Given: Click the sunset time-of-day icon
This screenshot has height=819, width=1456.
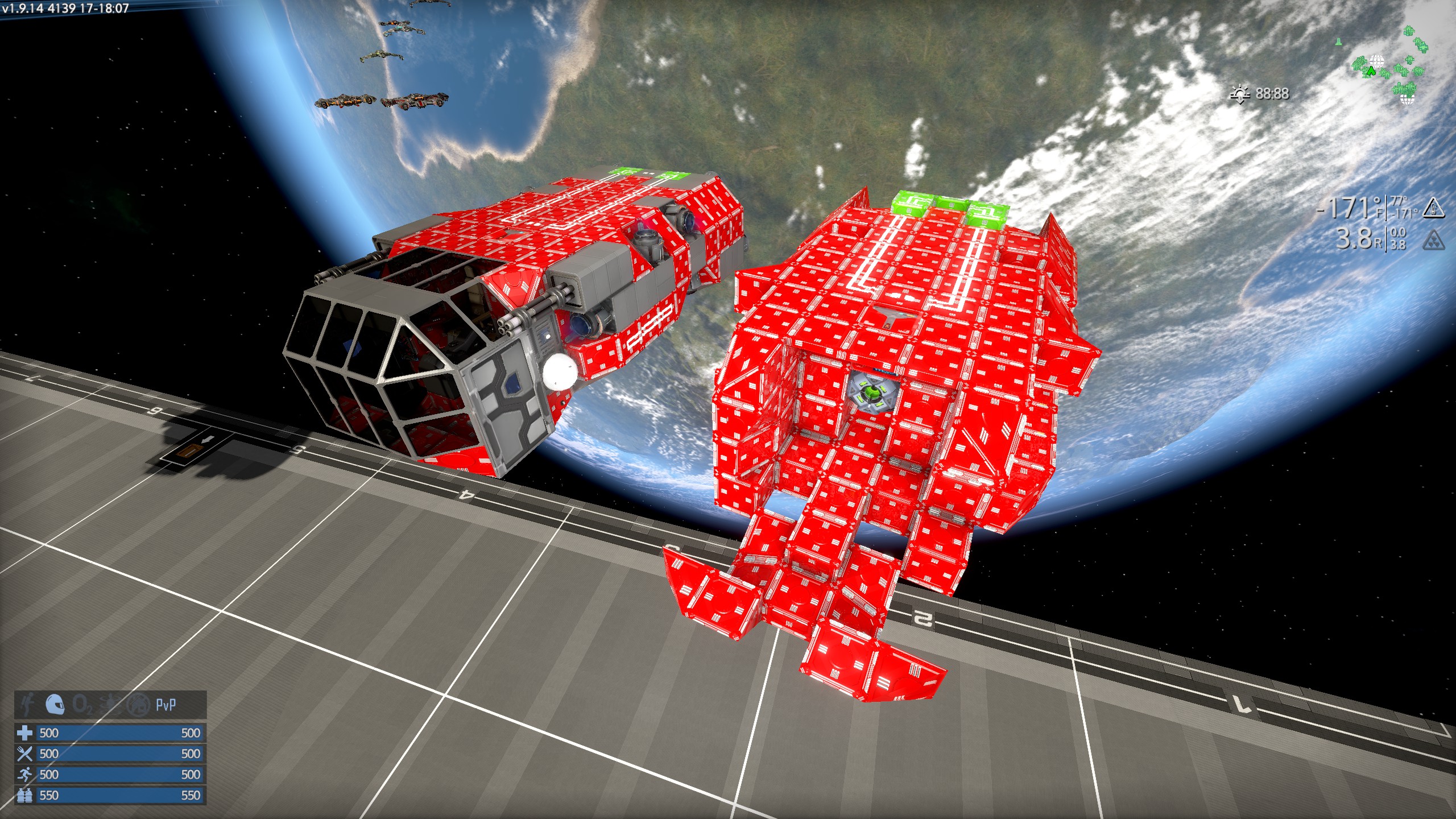Looking at the screenshot, I should point(1239,94).
